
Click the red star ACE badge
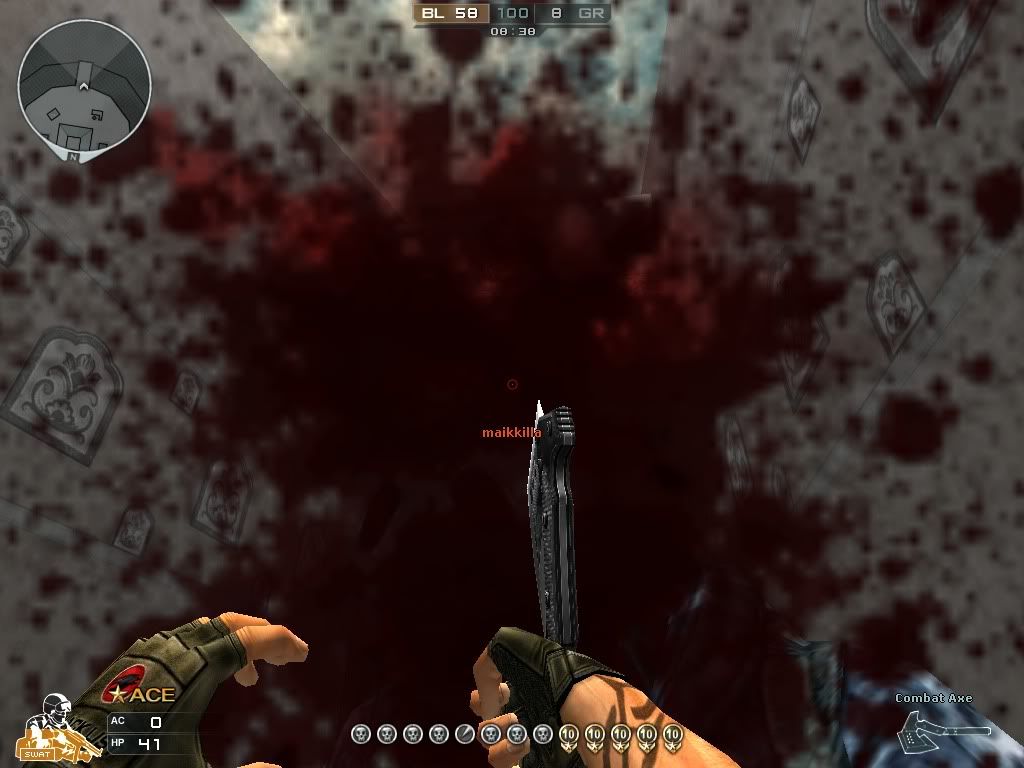pyautogui.click(x=145, y=693)
